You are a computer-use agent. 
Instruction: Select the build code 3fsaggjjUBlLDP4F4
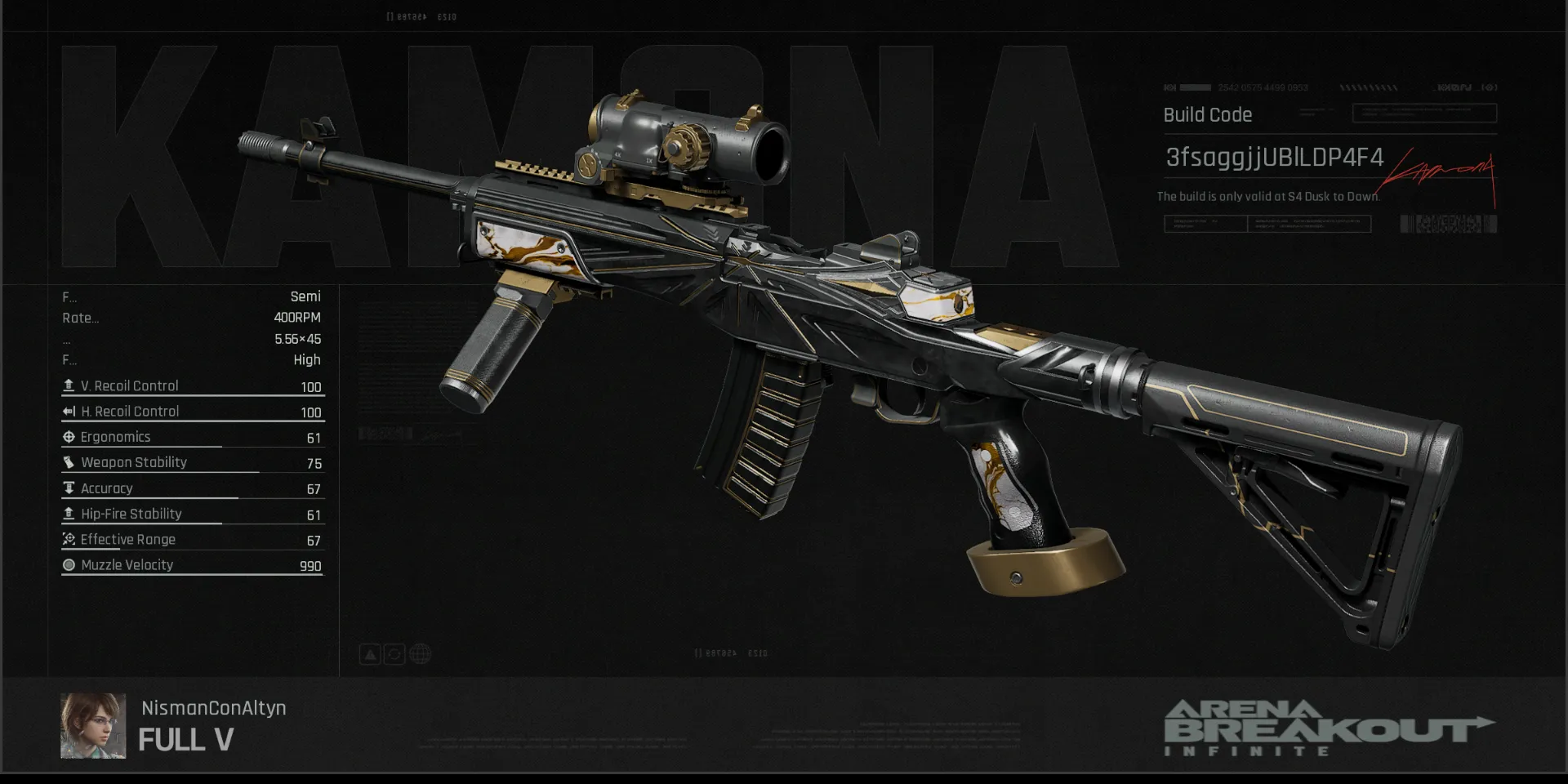coord(1274,157)
